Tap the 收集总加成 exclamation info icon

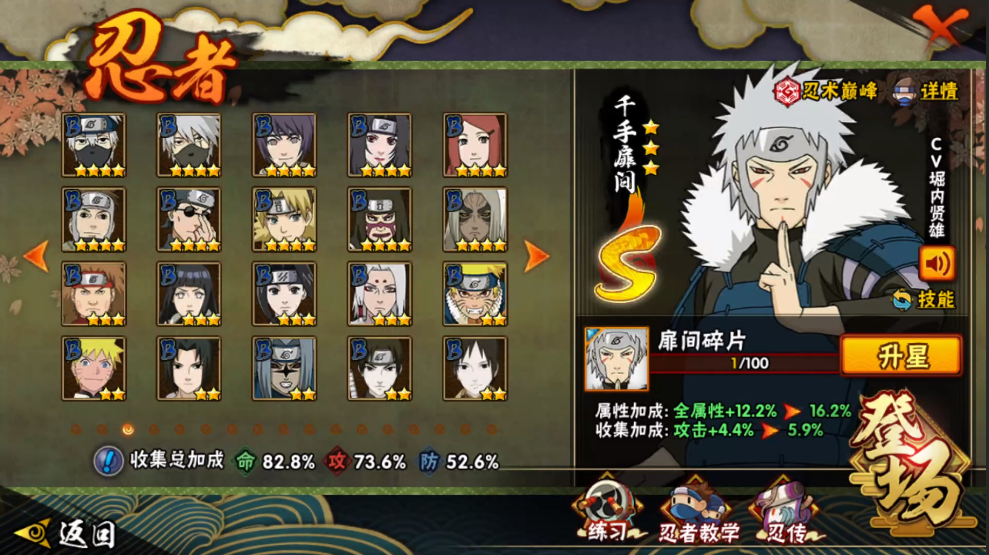click(x=108, y=461)
